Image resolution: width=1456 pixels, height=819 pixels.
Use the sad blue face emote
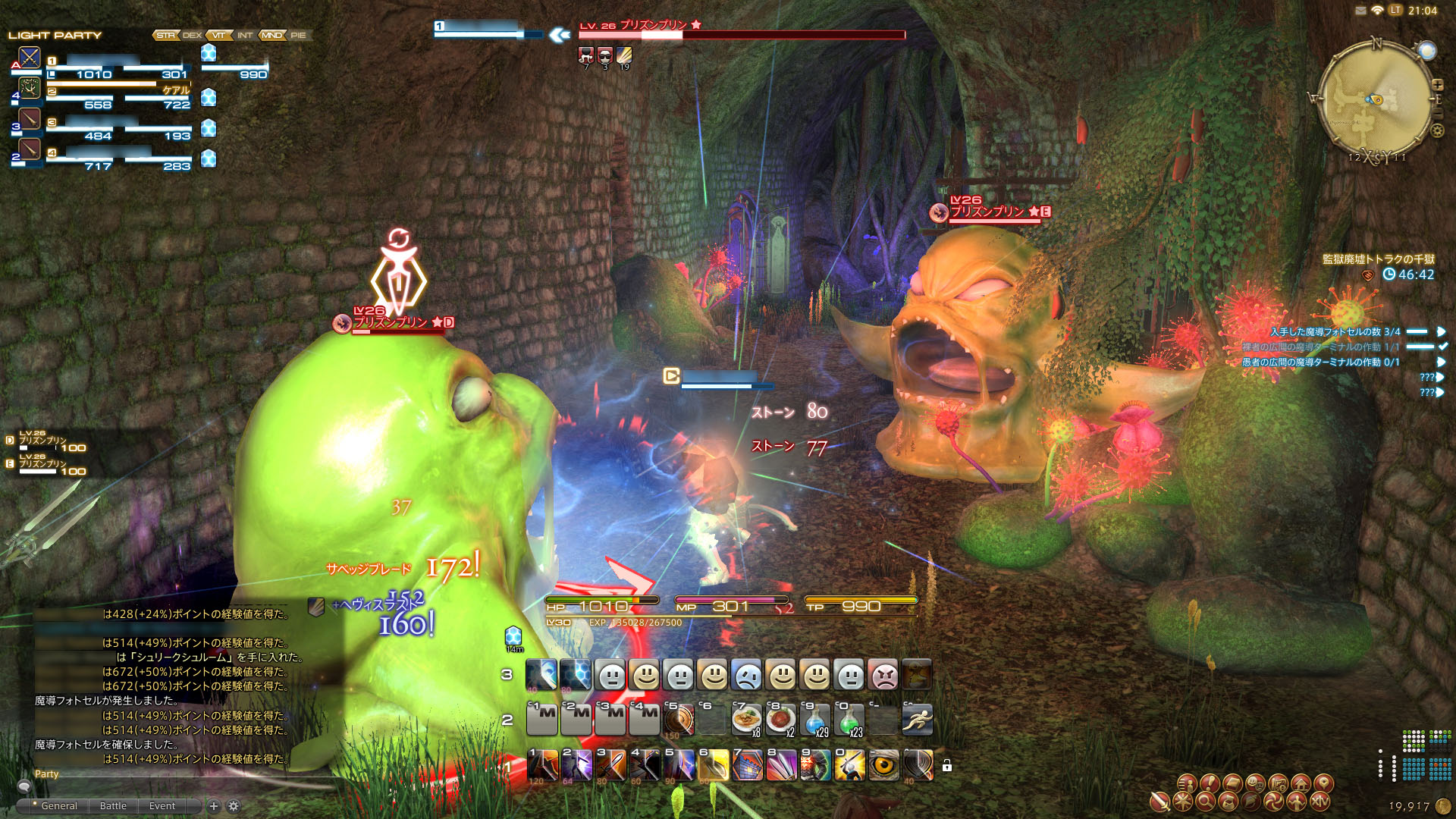(747, 675)
